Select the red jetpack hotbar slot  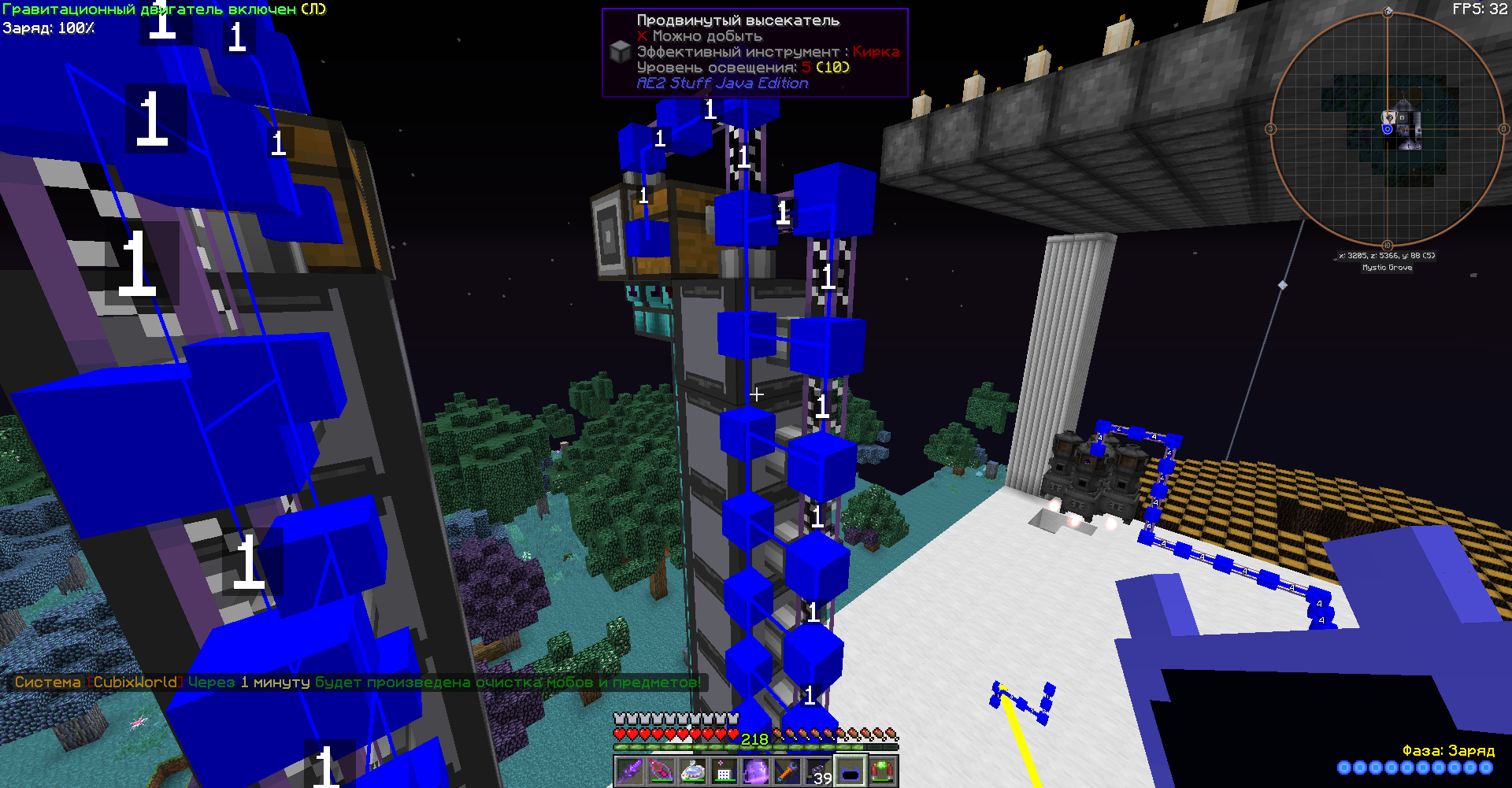click(x=882, y=771)
